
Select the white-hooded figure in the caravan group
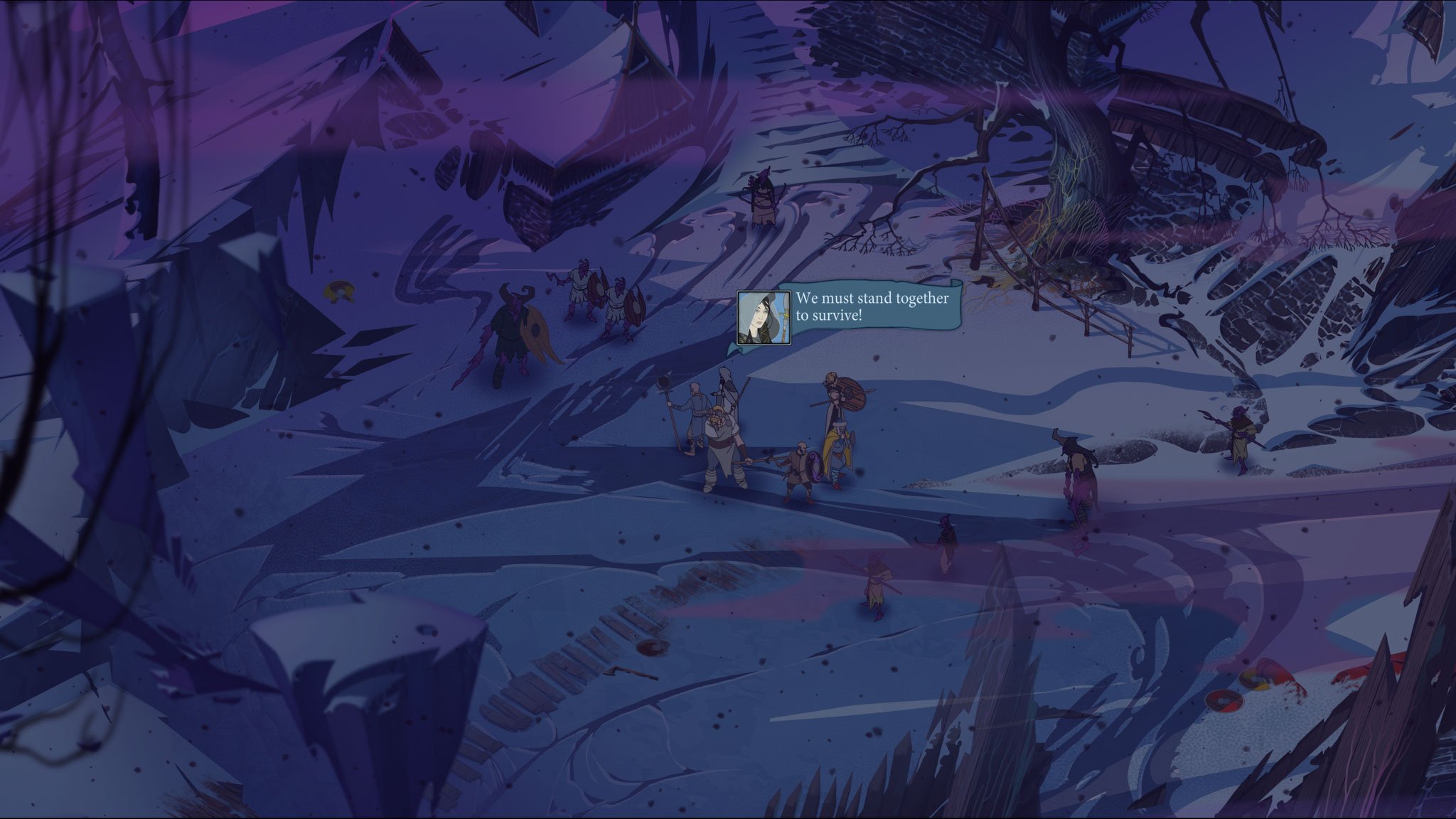pos(727,395)
